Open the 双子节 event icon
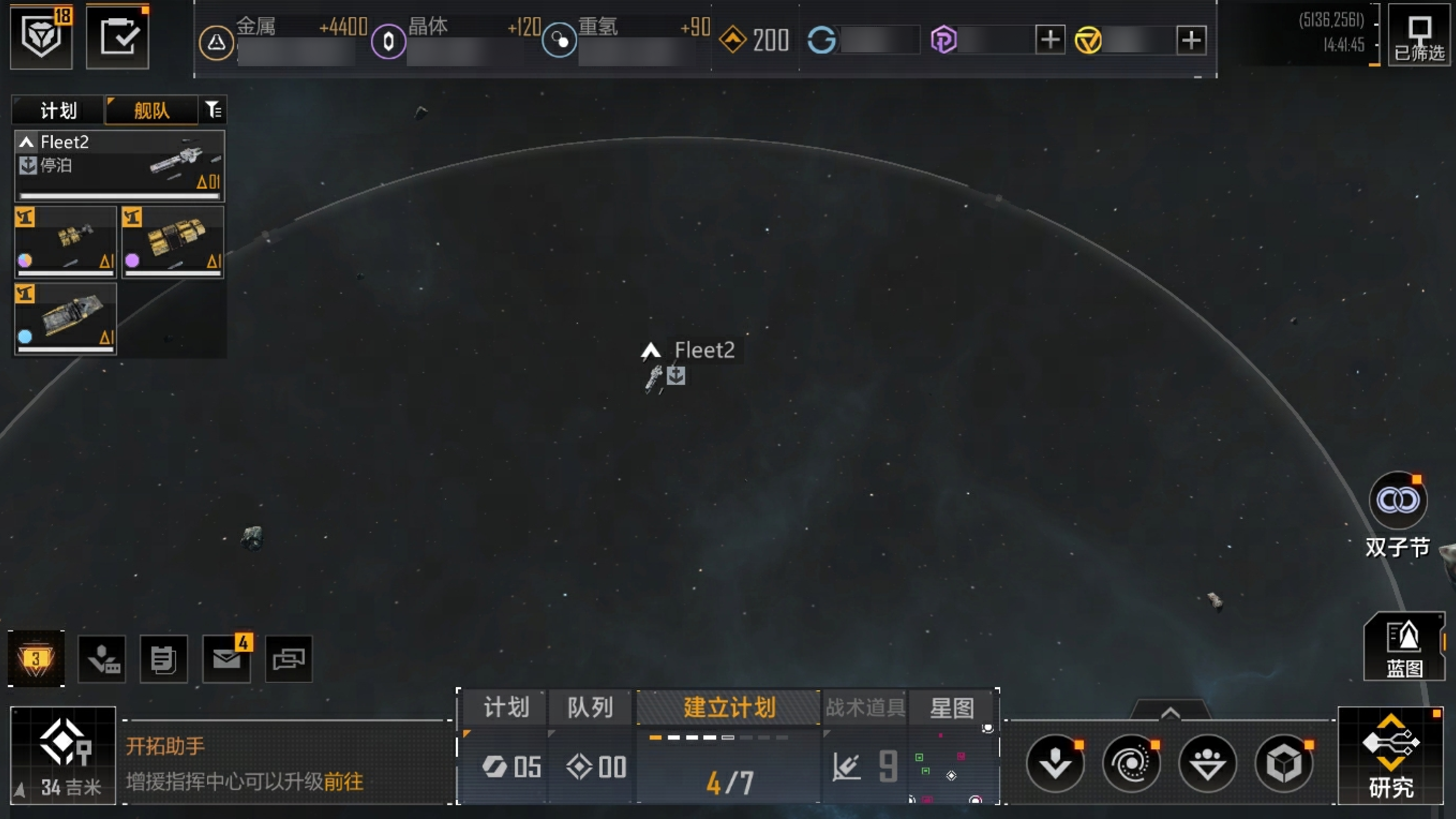The image size is (1456, 819). coord(1398,501)
